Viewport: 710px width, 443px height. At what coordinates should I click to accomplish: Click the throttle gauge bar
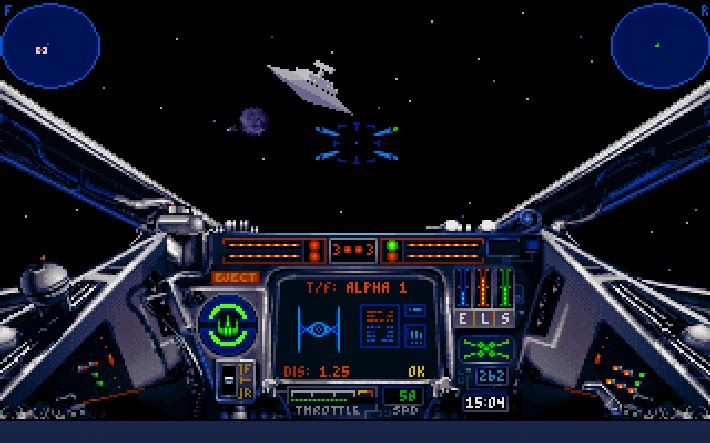[328, 395]
